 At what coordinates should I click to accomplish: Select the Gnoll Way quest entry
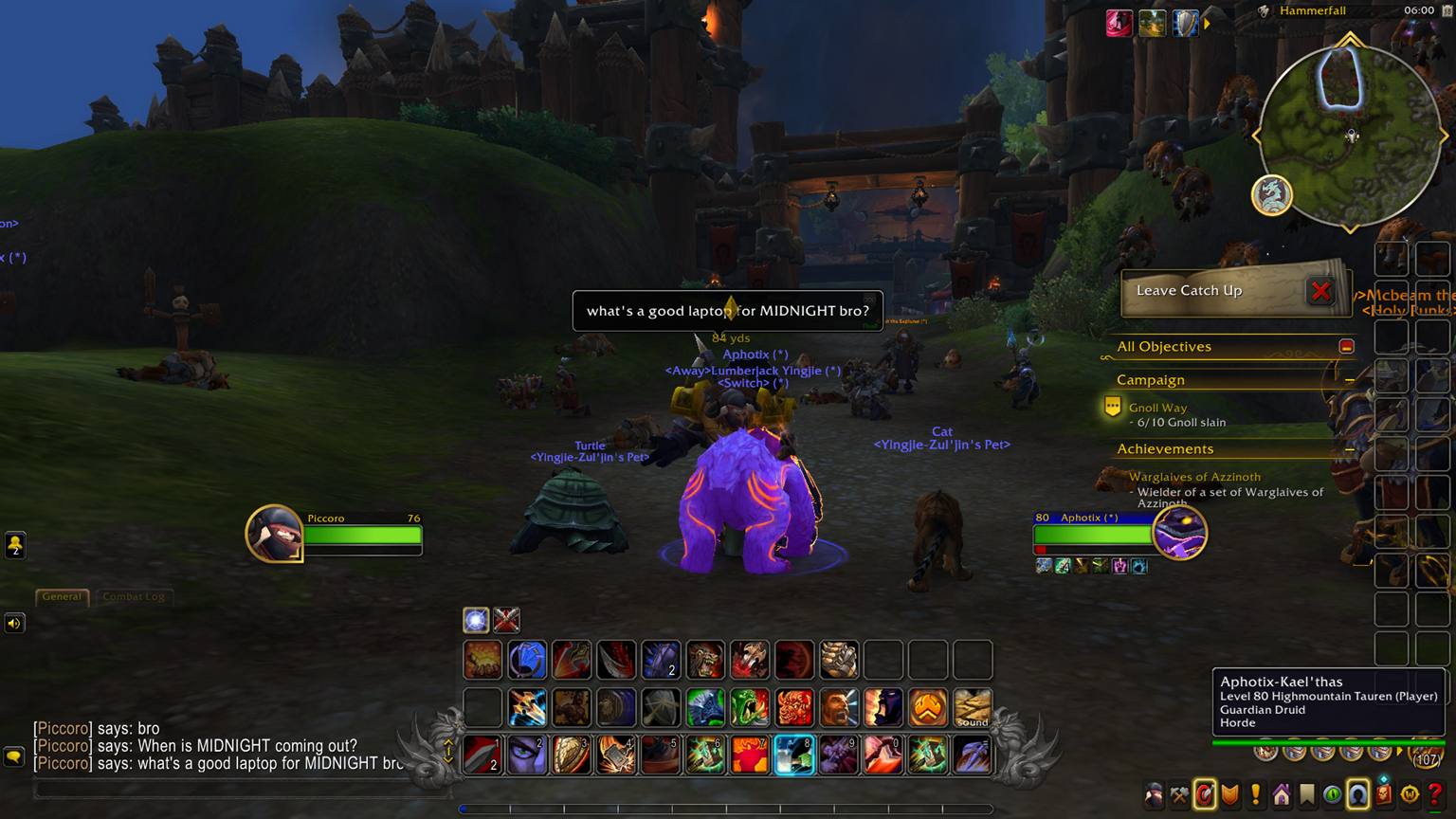pyautogui.click(x=1157, y=408)
